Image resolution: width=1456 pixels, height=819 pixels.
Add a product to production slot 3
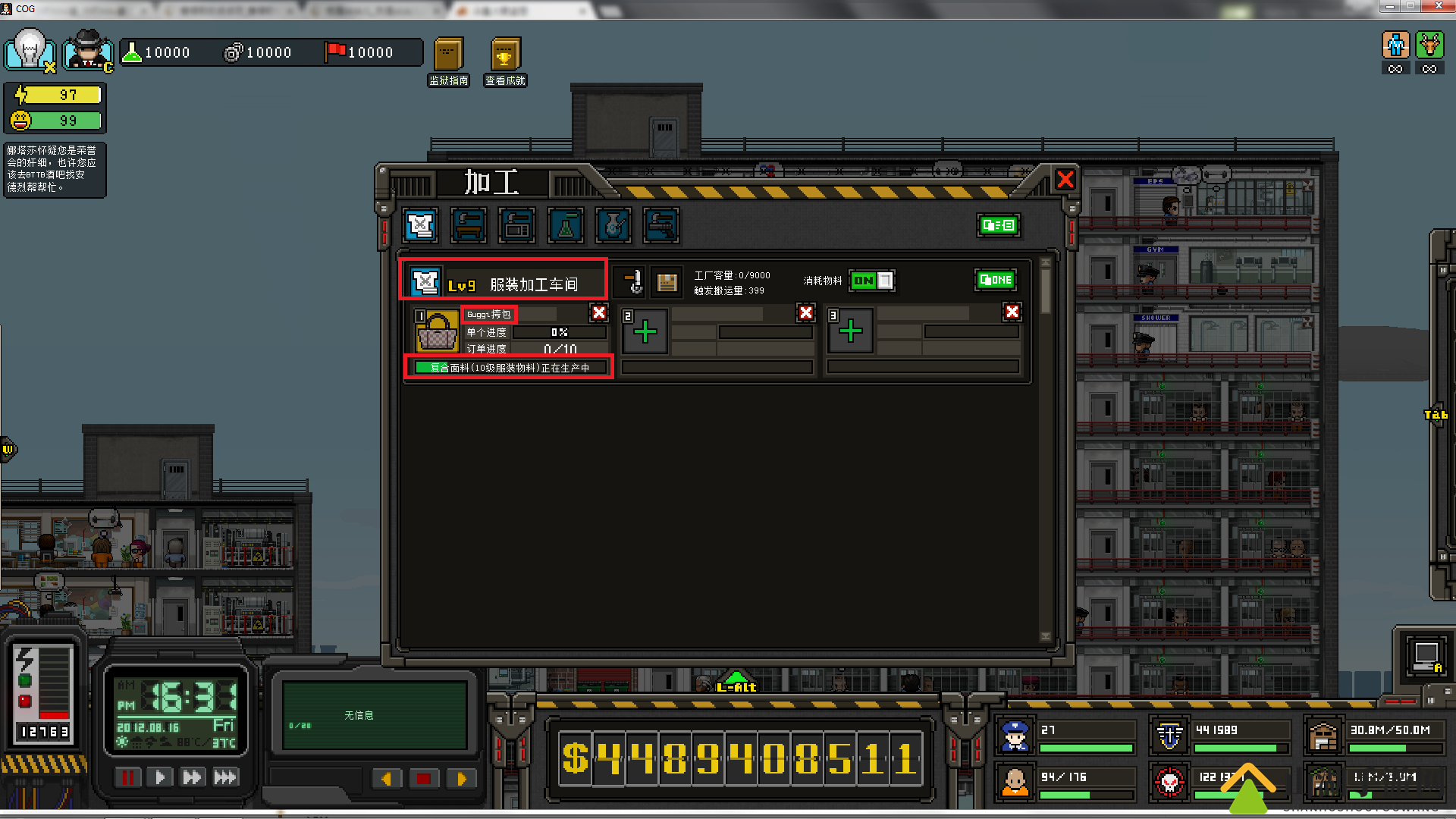[x=850, y=331]
